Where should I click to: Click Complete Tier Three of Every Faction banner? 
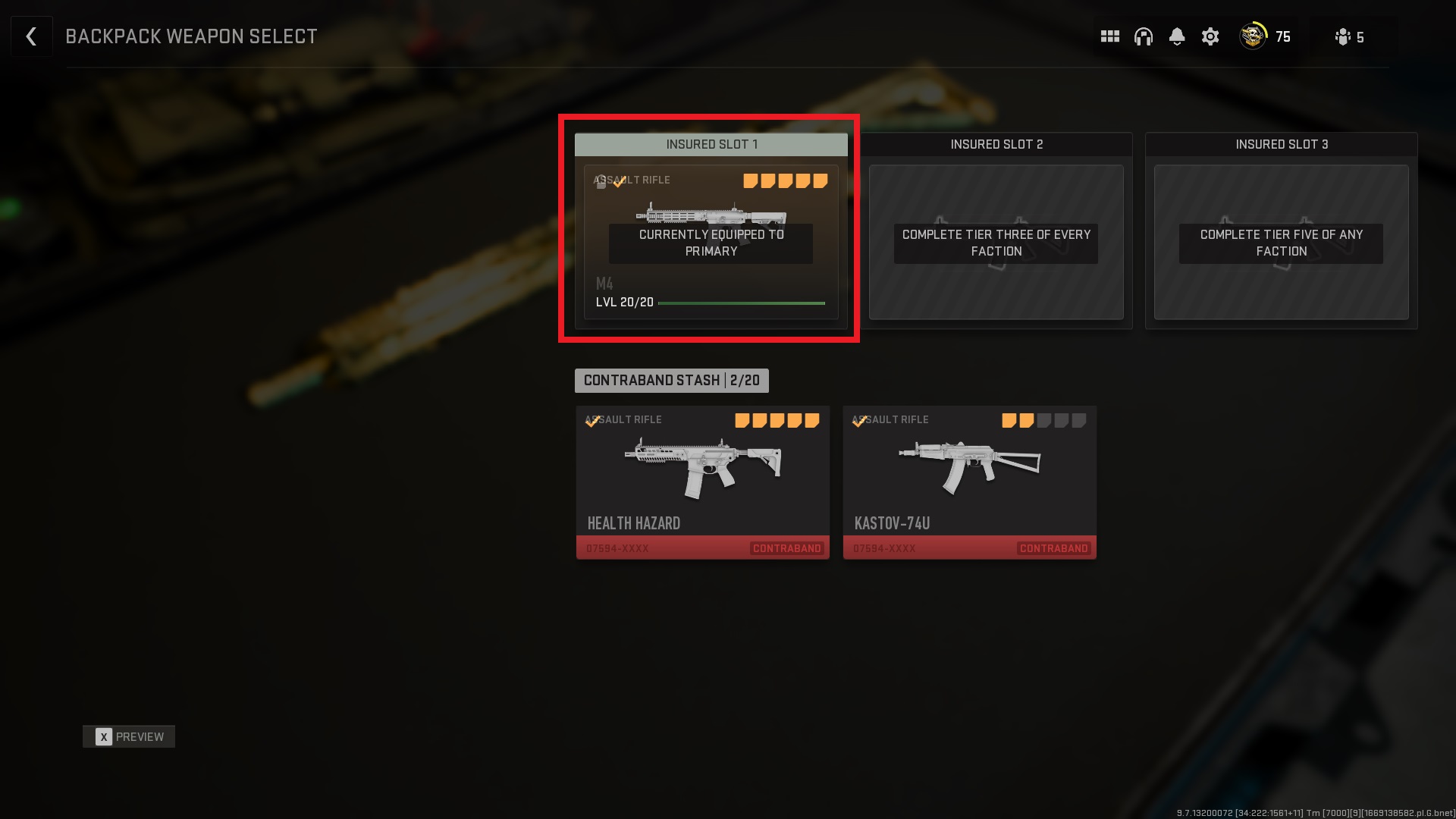(996, 243)
